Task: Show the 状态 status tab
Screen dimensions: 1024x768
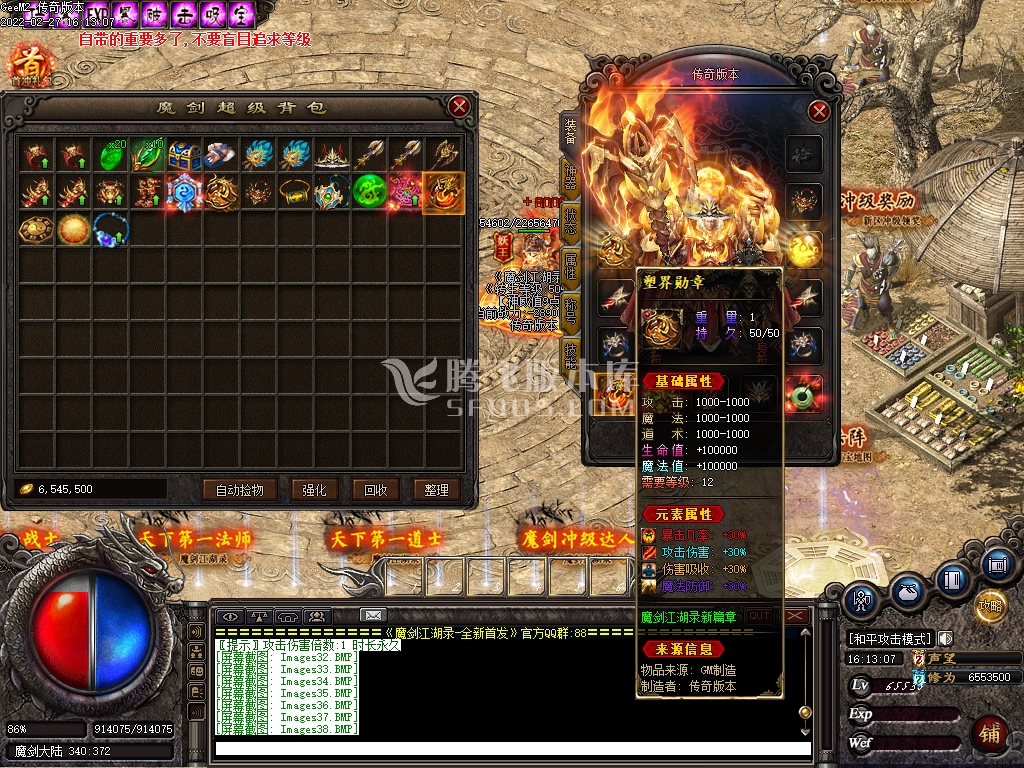Action: click(x=569, y=220)
